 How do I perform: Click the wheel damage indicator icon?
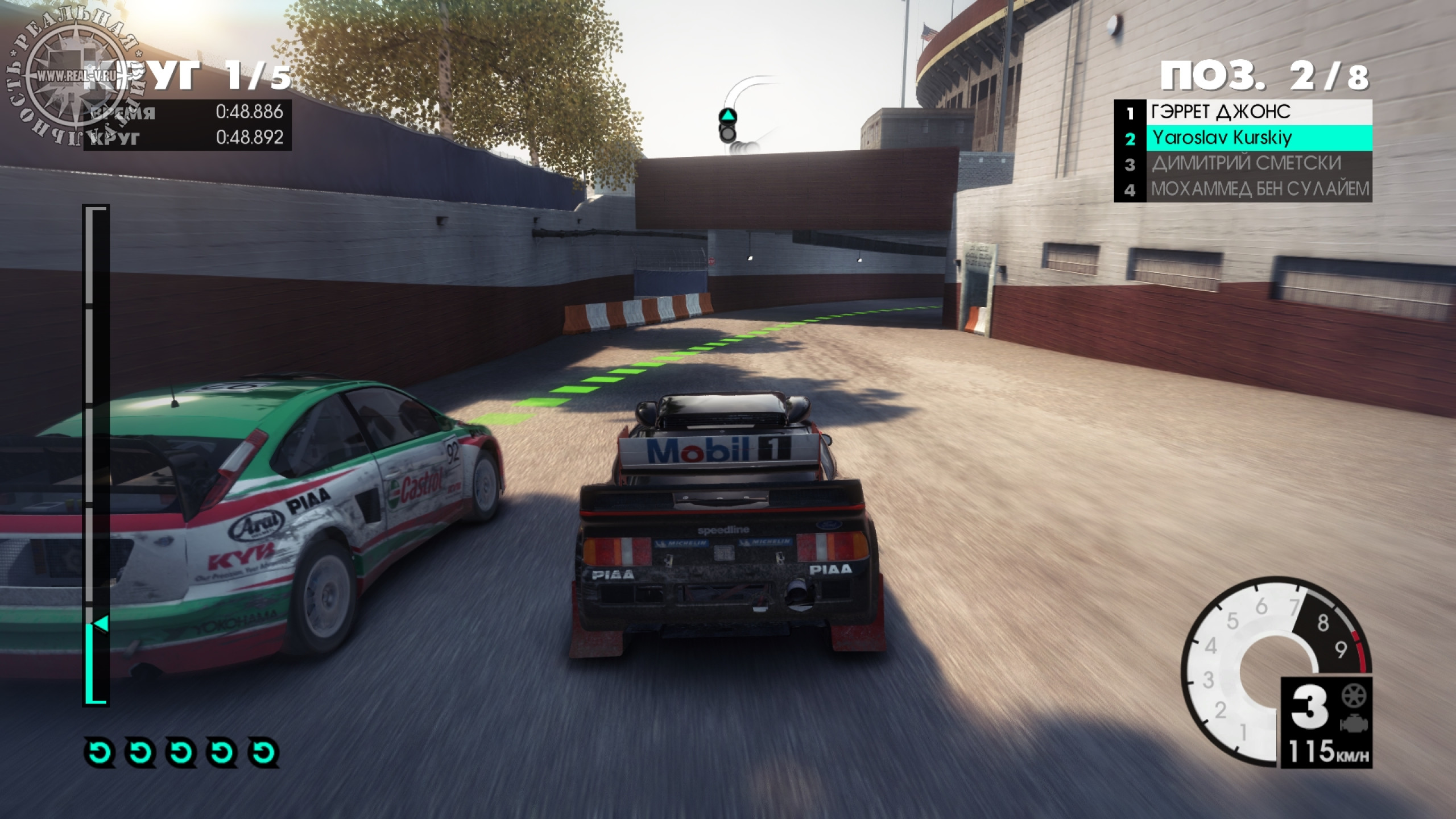[1354, 696]
